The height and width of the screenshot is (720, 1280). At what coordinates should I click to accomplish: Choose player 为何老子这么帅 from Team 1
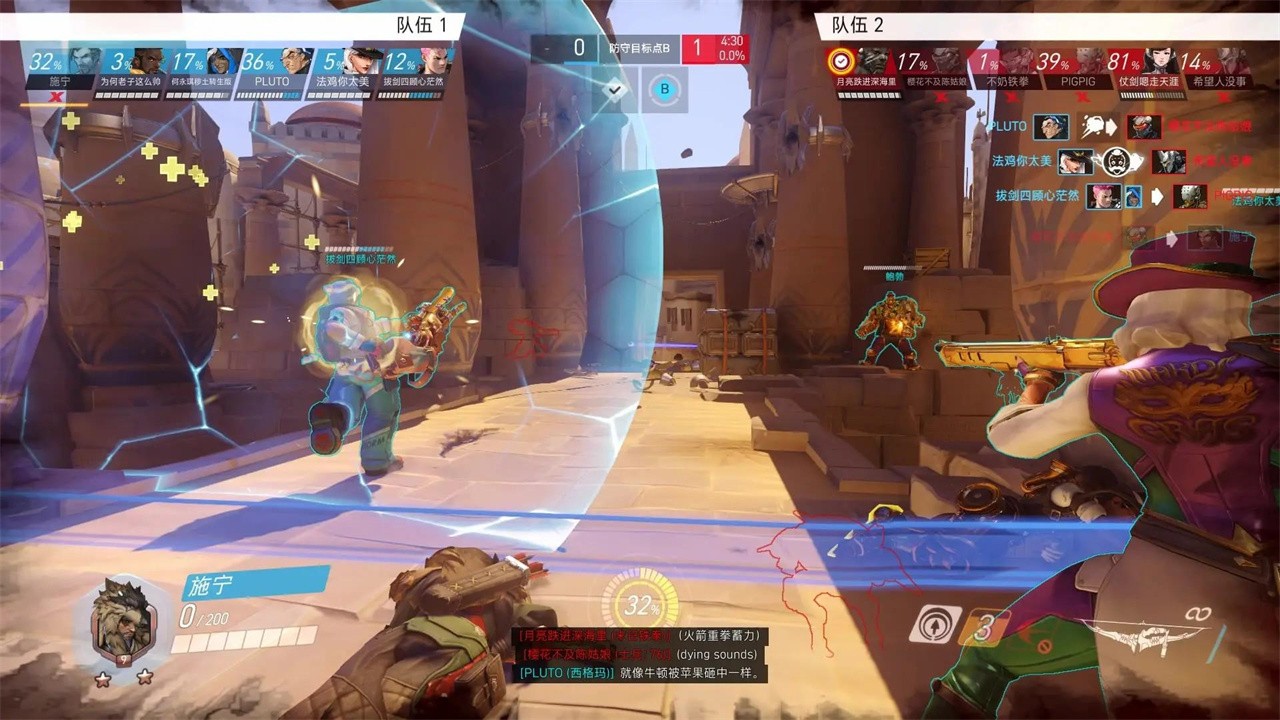tap(130, 71)
